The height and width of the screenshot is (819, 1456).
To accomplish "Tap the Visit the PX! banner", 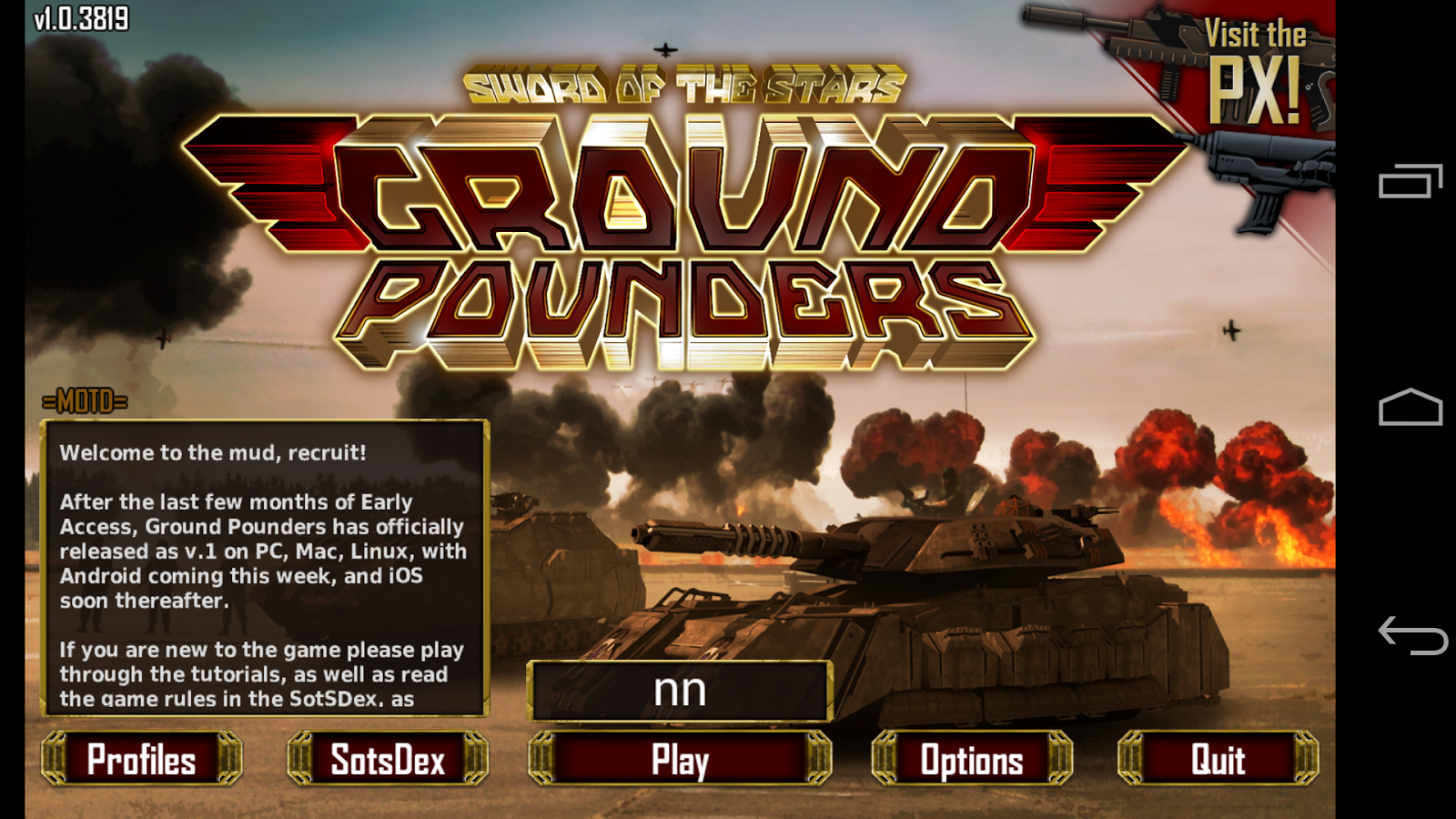I will (x=1256, y=64).
